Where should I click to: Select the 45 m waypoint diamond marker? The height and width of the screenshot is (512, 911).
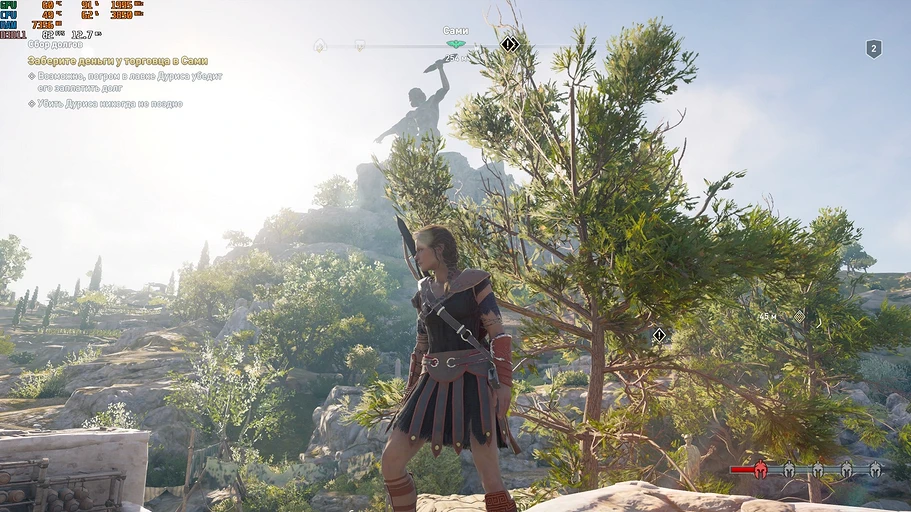[798, 316]
